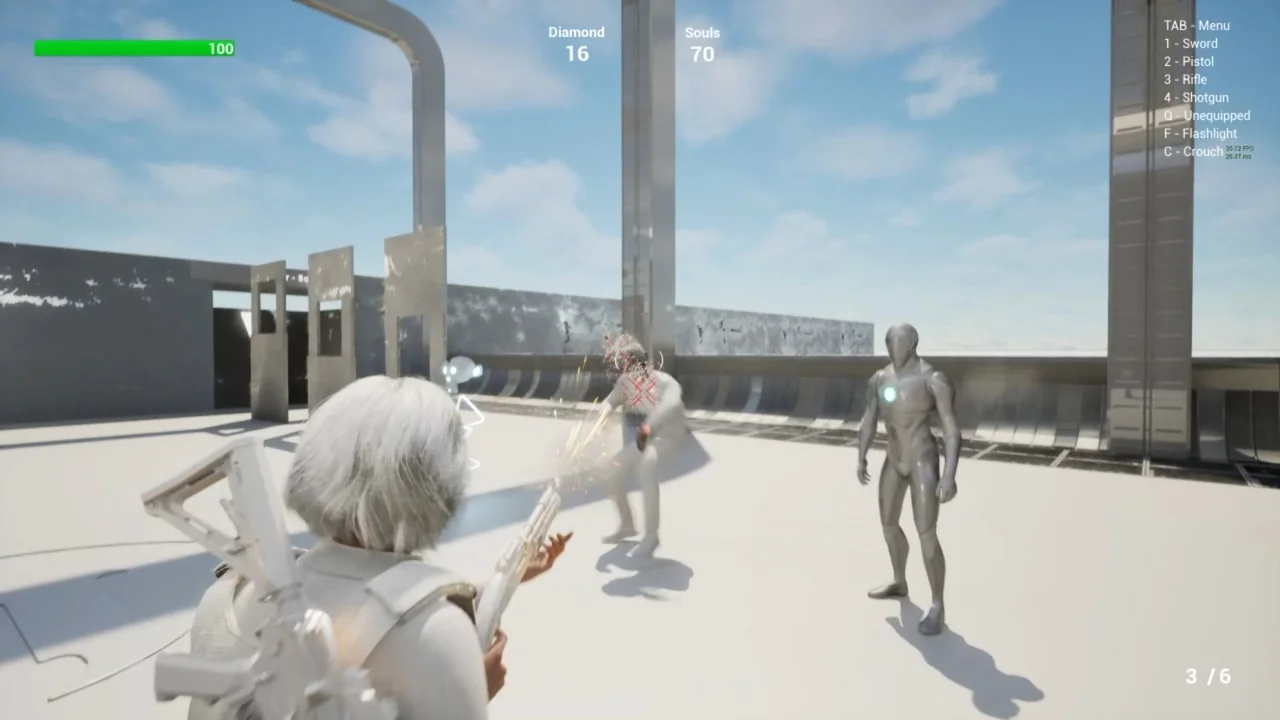Click the Diamond counter header label
This screenshot has height=720, width=1280.
click(576, 31)
